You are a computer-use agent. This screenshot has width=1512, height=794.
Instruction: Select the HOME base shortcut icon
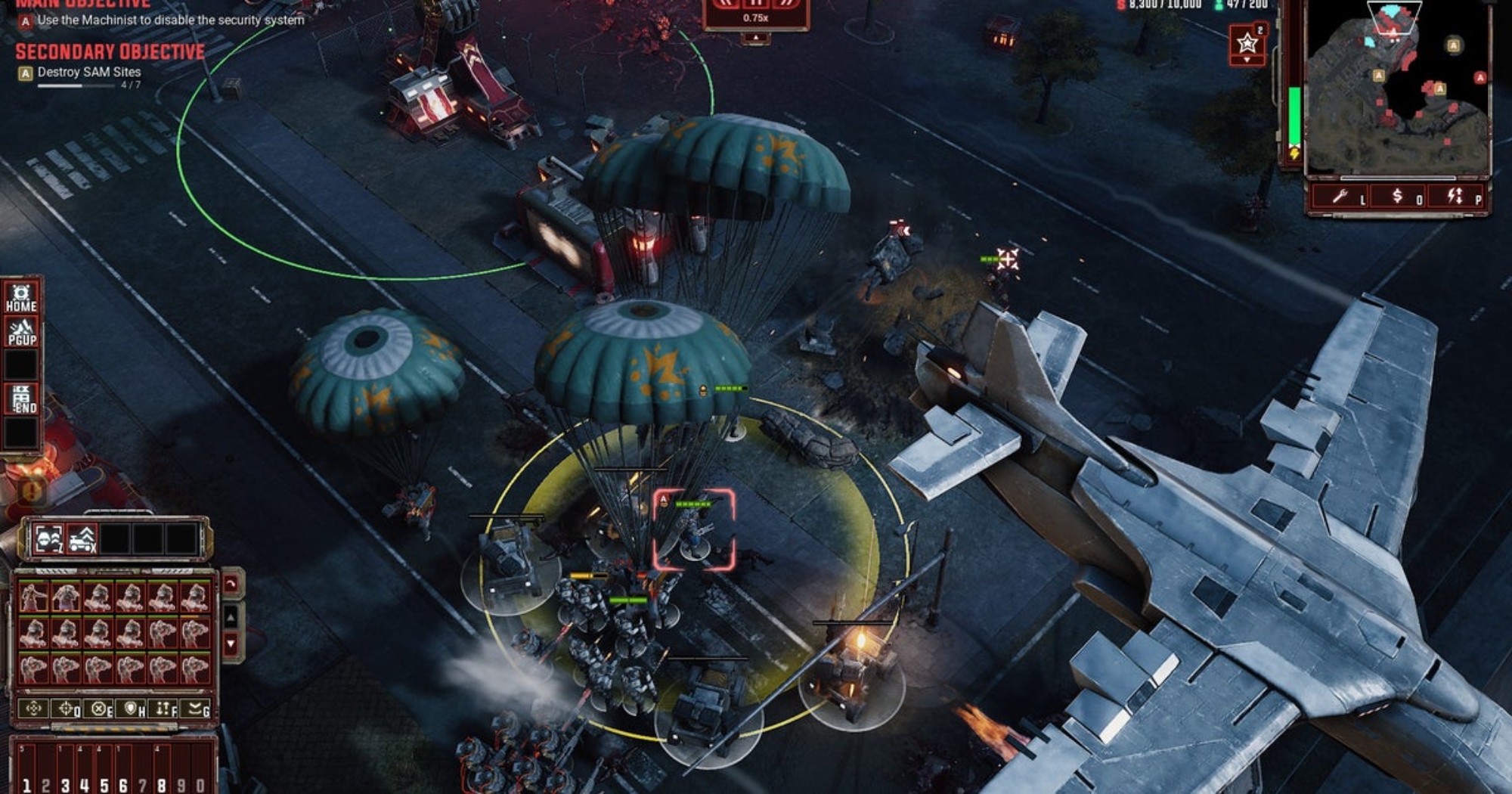point(21,298)
